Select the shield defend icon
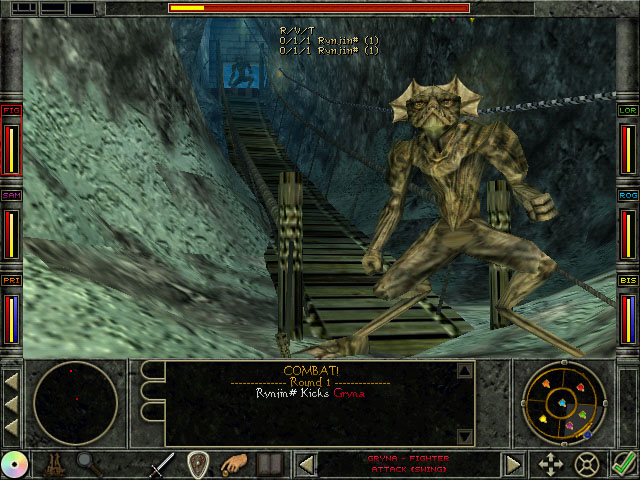Viewport: 640px width, 480px height. (198, 465)
